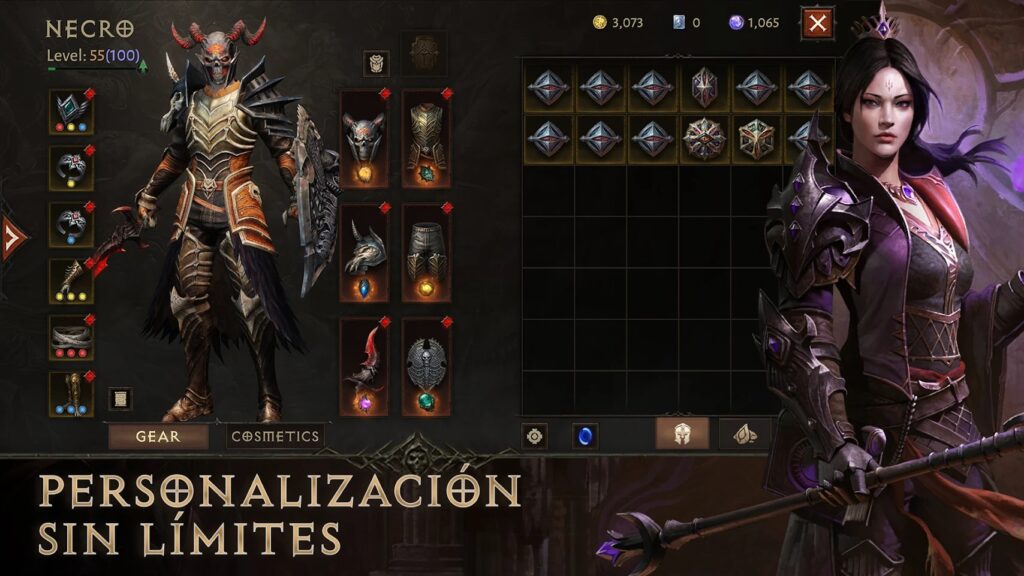Switch to the Cosmetics tab
Screen dimensions: 1024x576
[275, 436]
